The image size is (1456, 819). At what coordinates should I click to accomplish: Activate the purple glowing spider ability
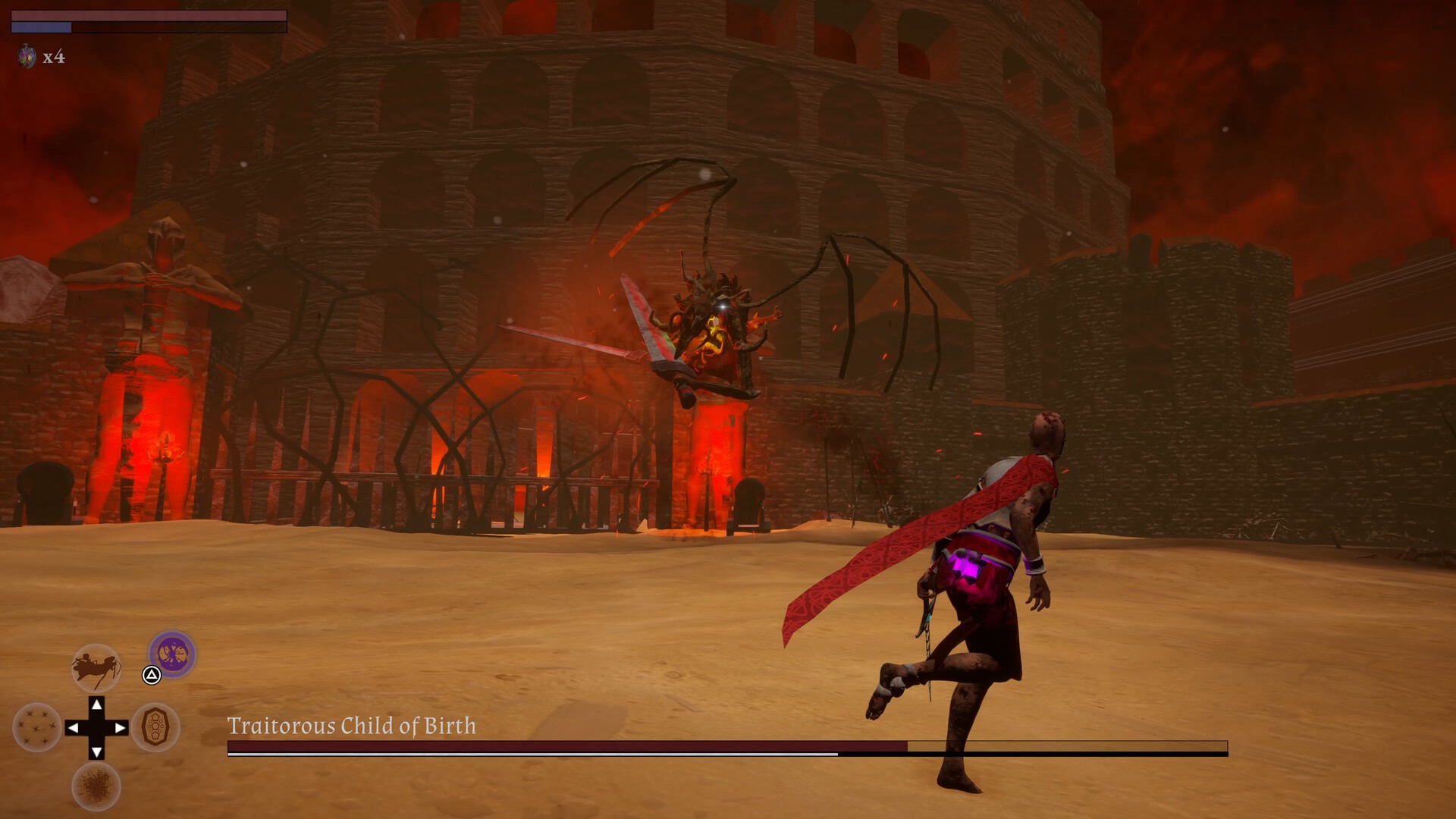[x=172, y=654]
